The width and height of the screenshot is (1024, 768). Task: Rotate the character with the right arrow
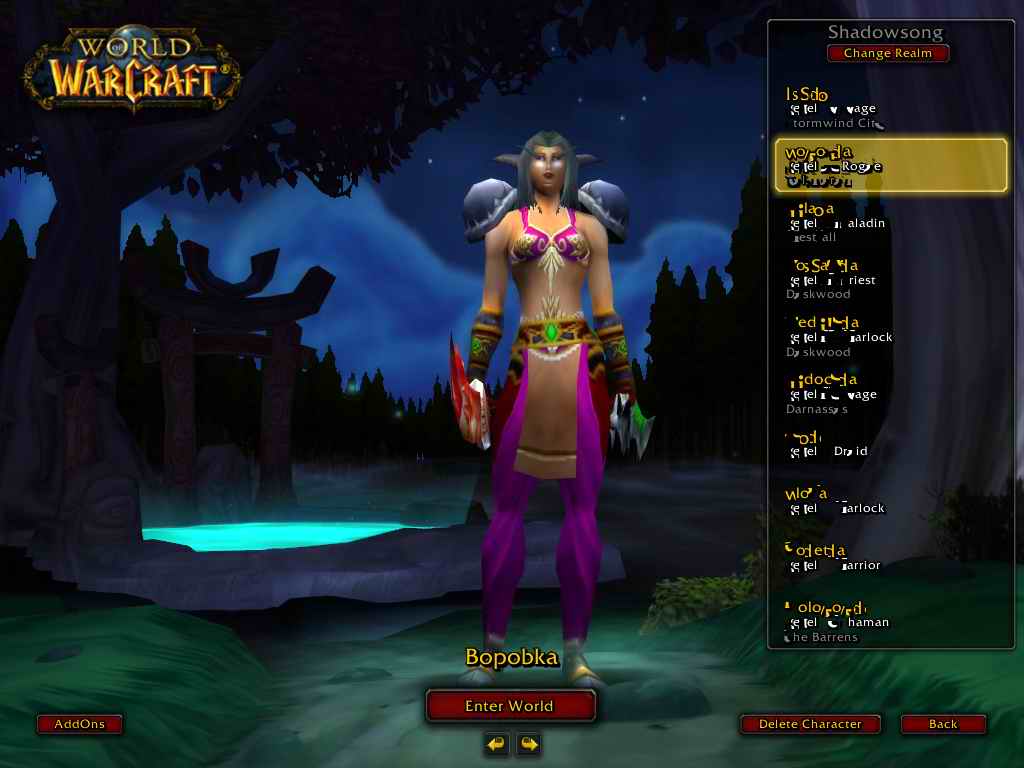pyautogui.click(x=528, y=743)
